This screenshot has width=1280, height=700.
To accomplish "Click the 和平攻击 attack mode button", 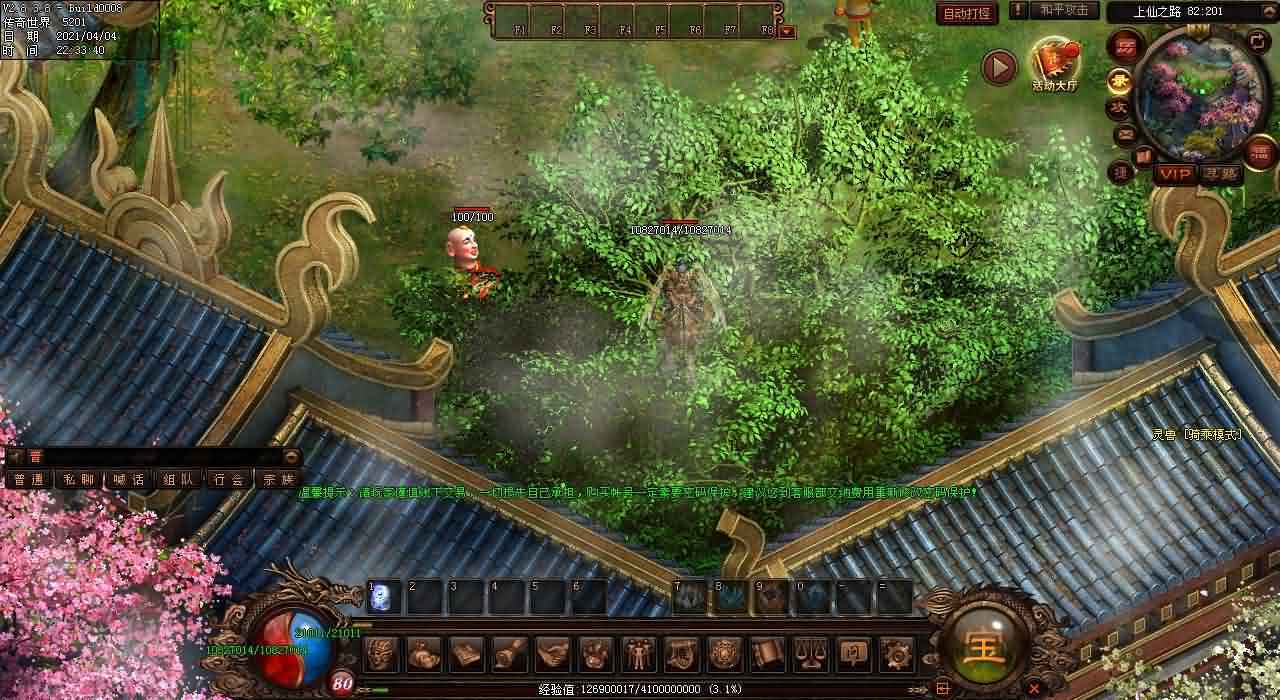I will tap(1063, 10).
